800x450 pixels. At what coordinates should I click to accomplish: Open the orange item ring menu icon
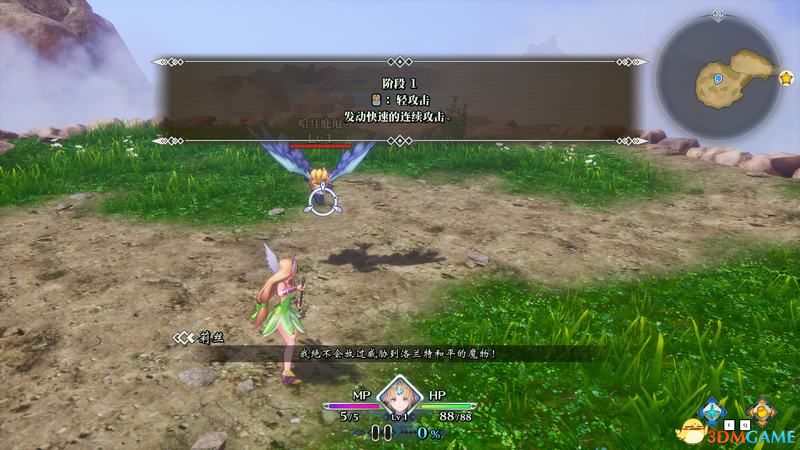762,410
